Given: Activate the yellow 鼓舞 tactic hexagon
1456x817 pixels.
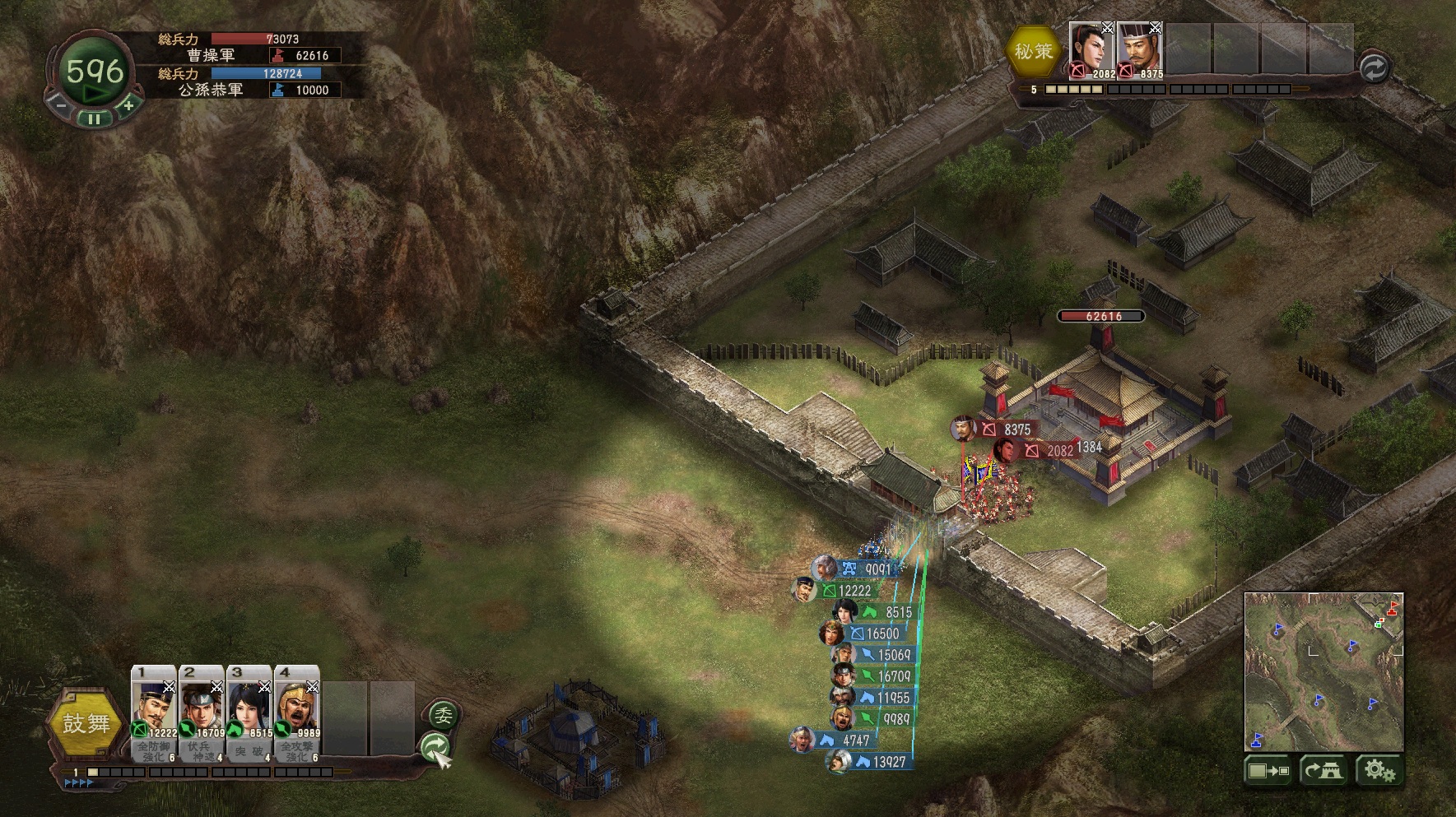Looking at the screenshot, I should coord(86,724).
